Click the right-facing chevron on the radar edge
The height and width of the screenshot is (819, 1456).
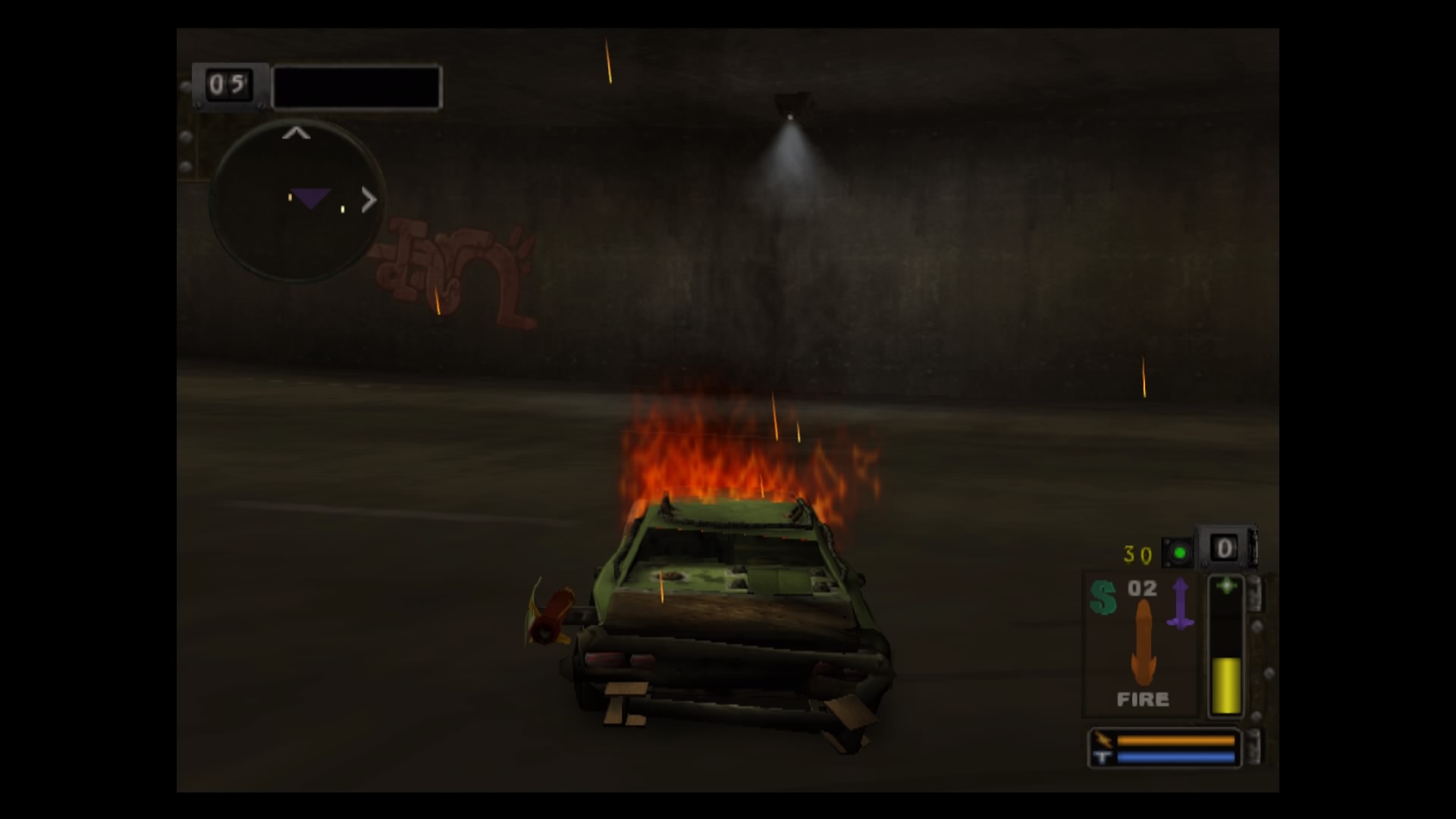coord(369,200)
